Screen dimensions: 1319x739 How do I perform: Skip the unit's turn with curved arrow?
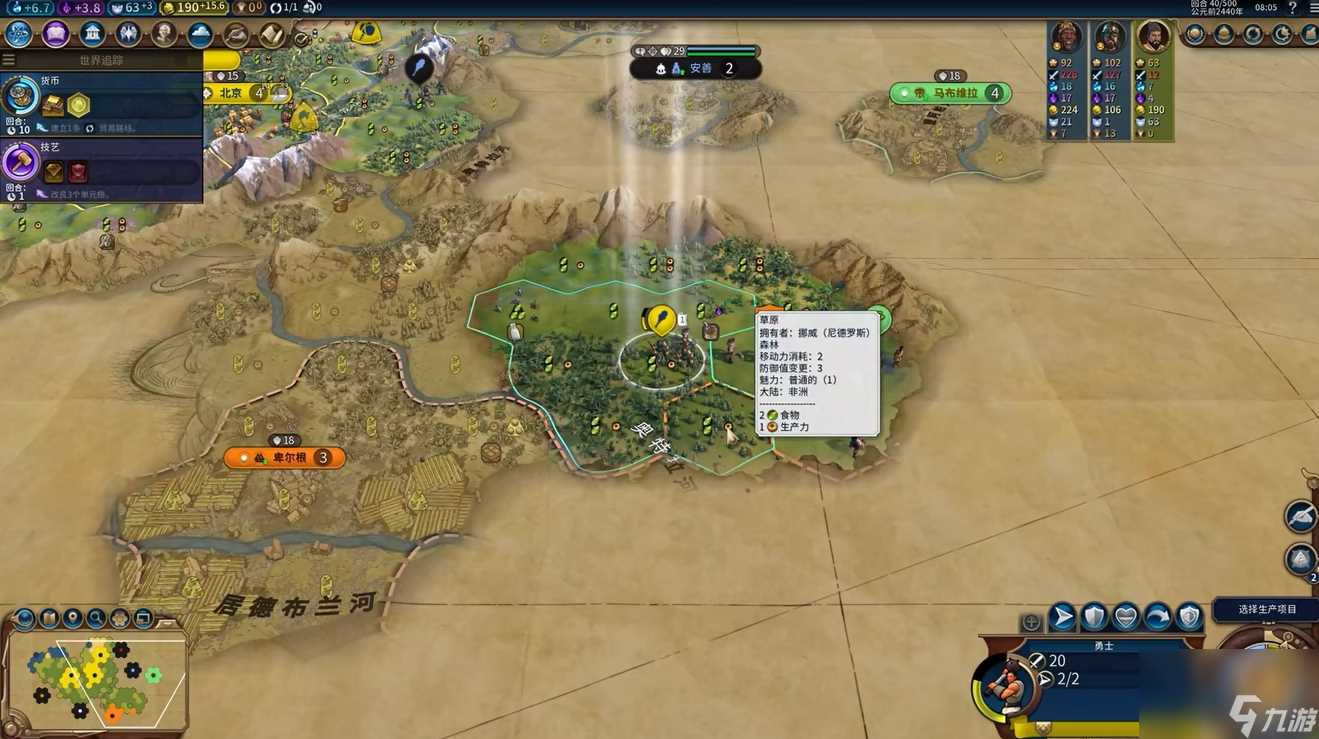pyautogui.click(x=1158, y=617)
